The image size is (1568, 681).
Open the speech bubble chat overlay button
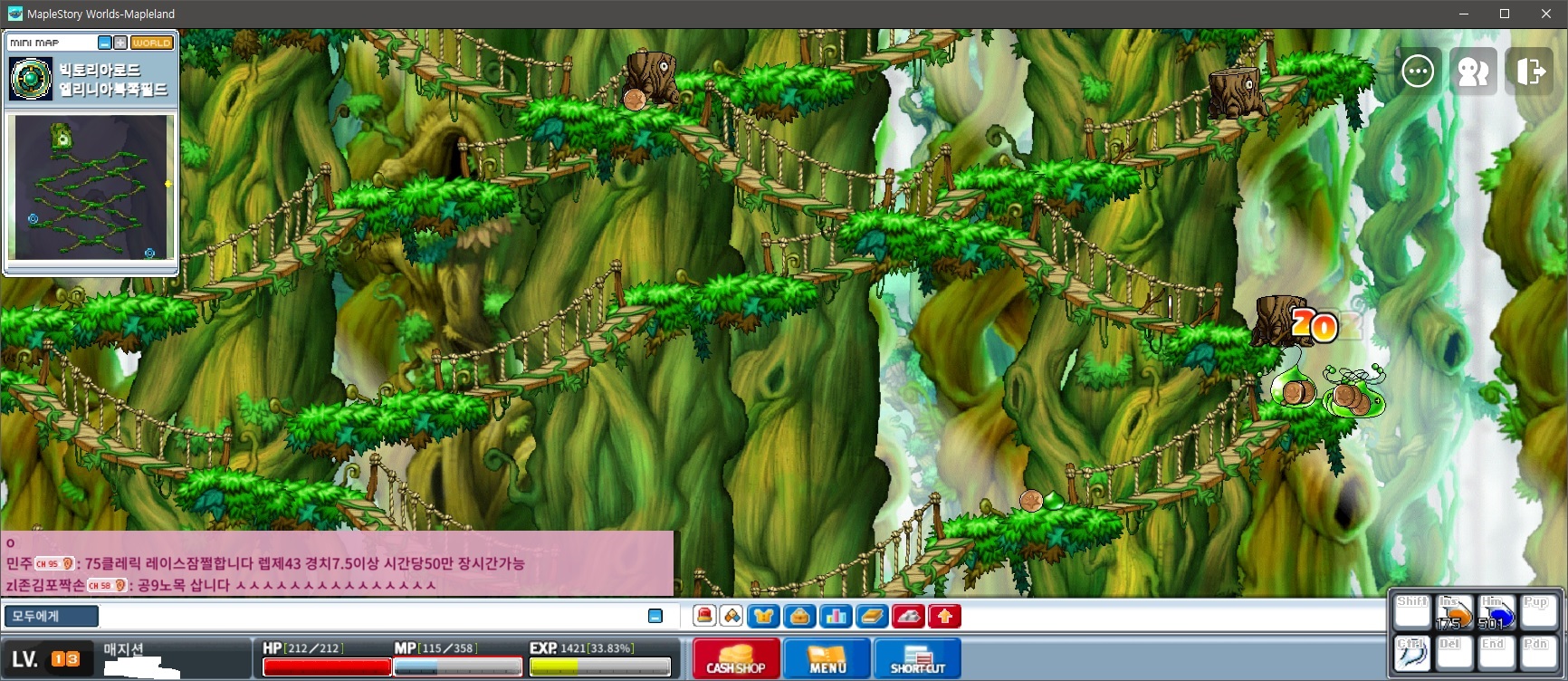click(1418, 71)
